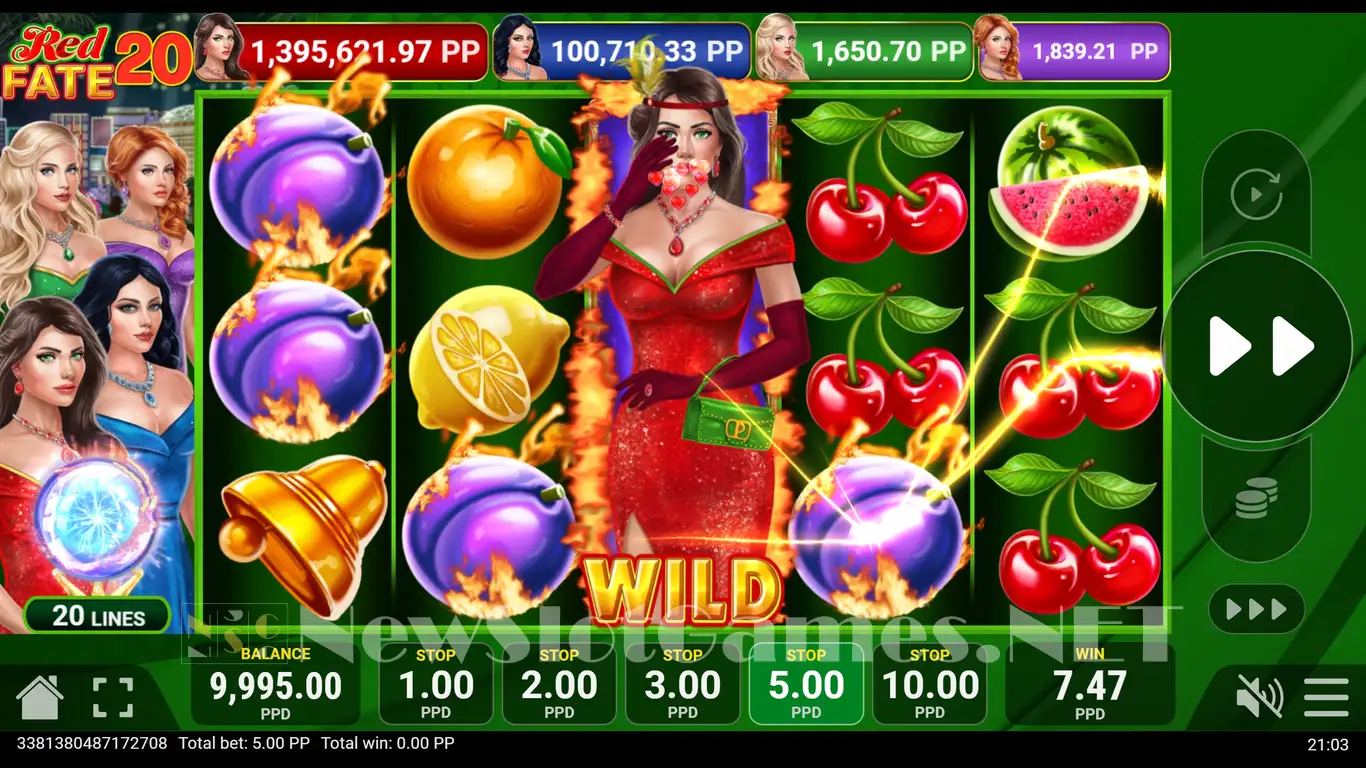Open the hamburger menu
Image resolution: width=1366 pixels, height=768 pixels.
click(1326, 697)
